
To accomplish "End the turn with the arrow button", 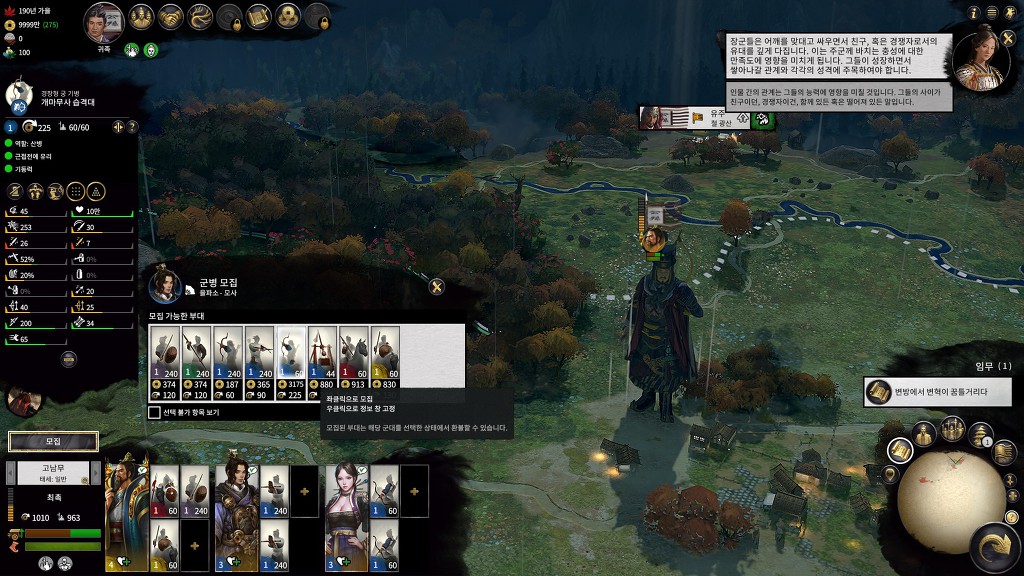I will [993, 547].
